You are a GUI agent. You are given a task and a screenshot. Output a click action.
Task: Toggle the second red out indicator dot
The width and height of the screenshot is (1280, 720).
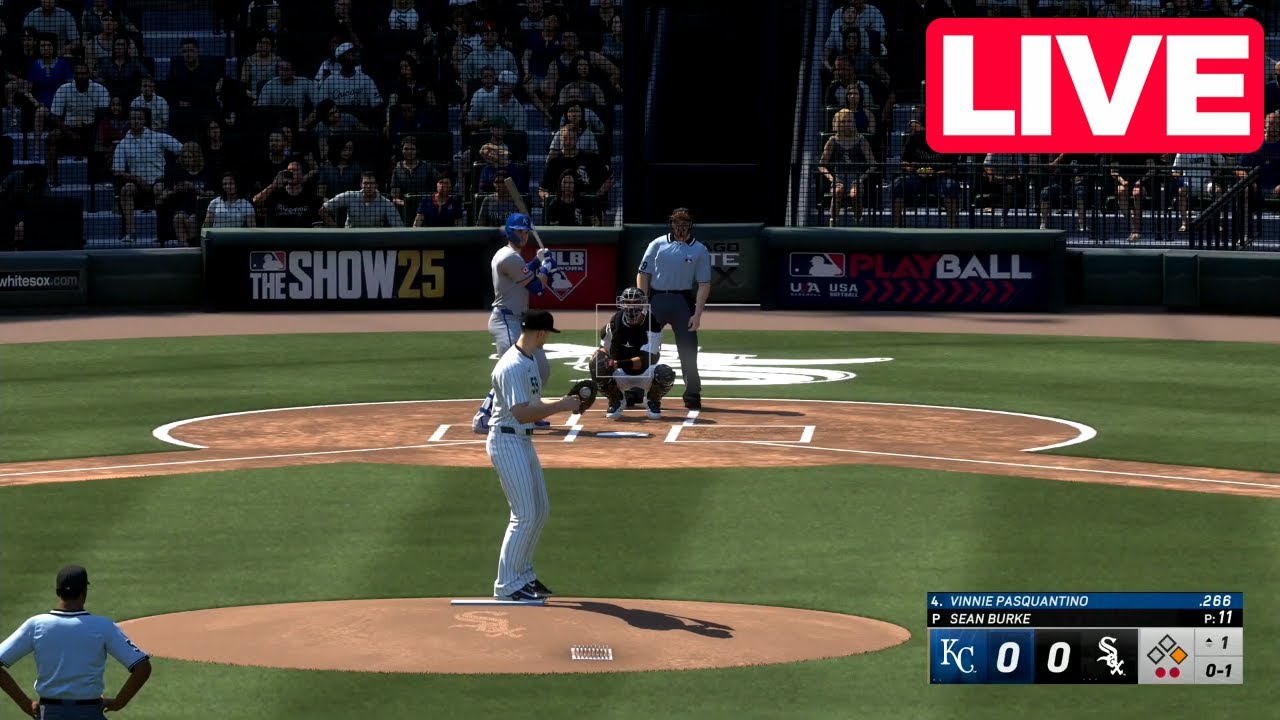click(1176, 672)
